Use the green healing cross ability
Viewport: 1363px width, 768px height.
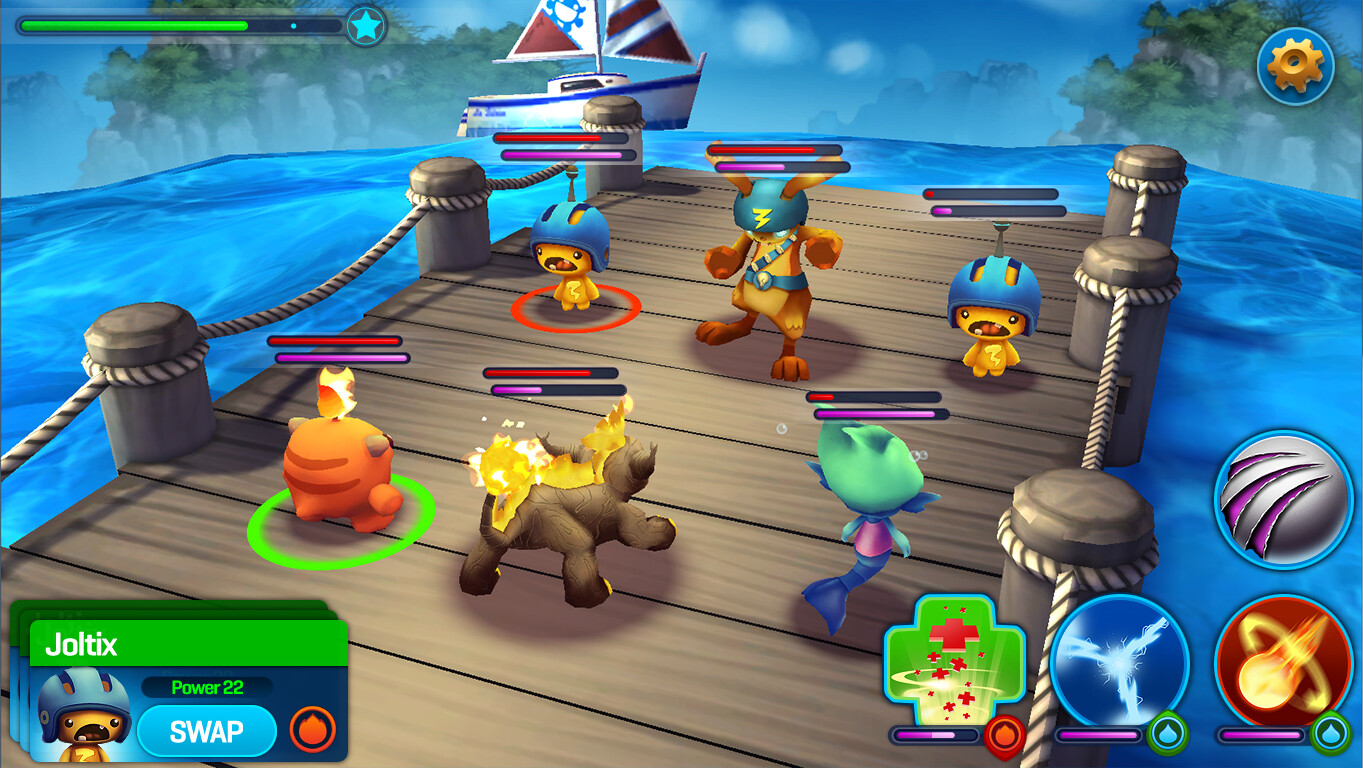tap(954, 662)
